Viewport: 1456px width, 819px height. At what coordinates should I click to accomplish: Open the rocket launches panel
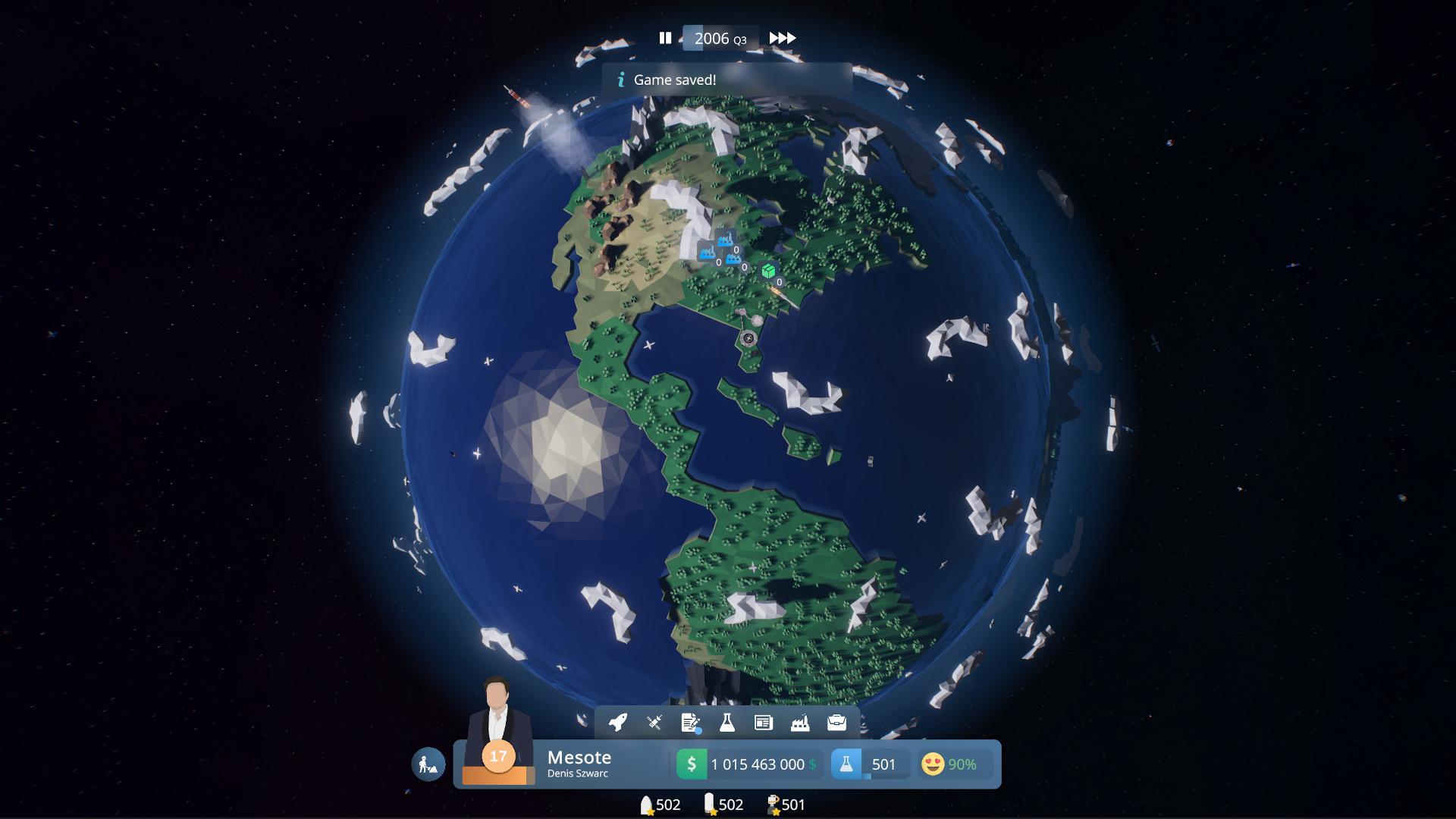coord(618,724)
